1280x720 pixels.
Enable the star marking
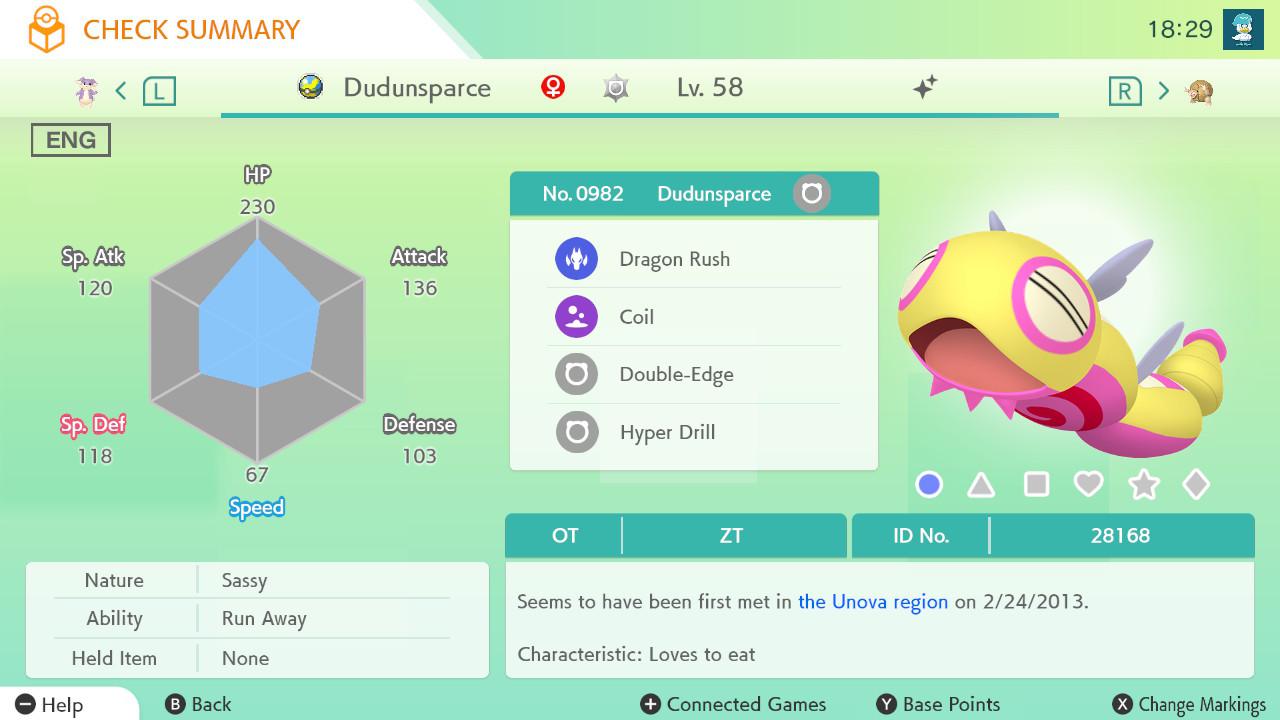point(1143,484)
